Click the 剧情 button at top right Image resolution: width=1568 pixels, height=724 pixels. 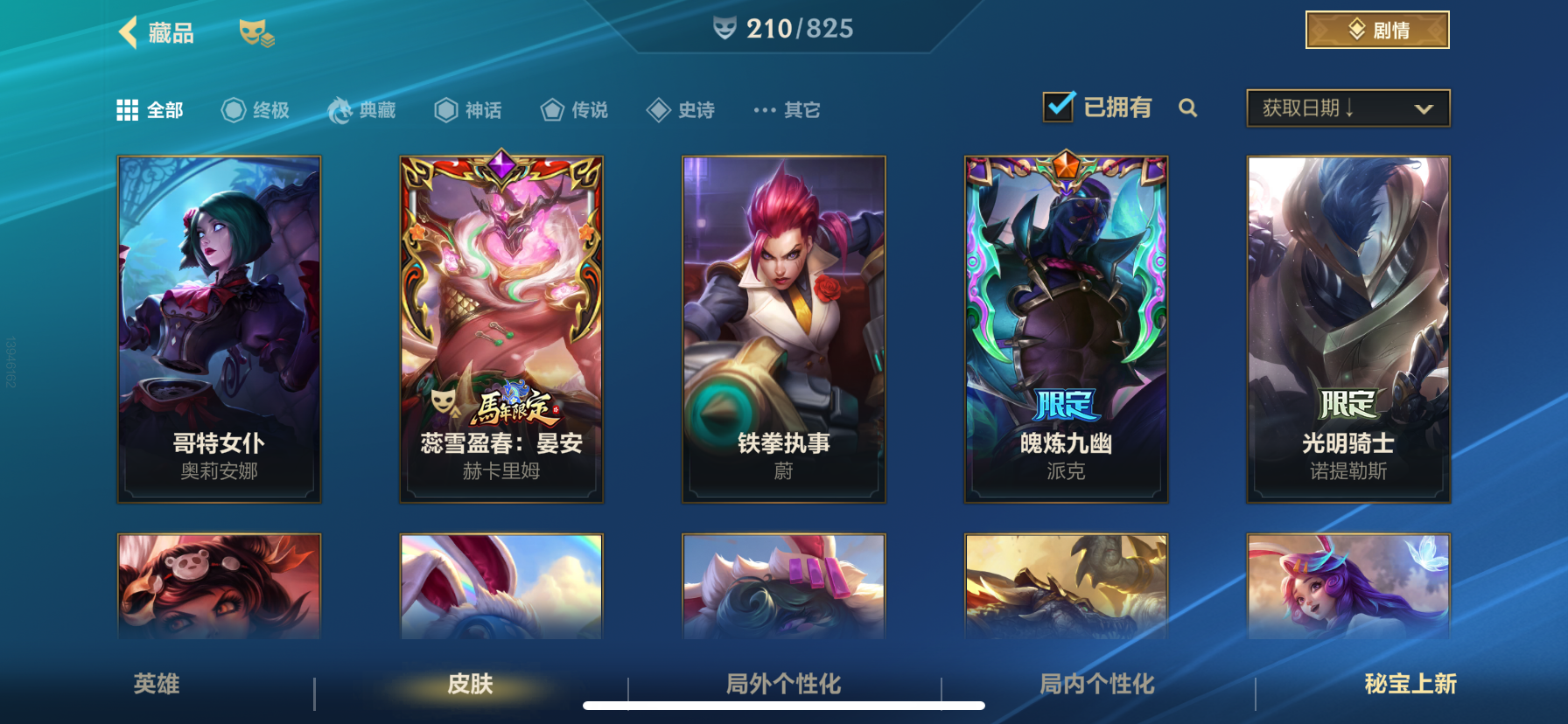click(x=1377, y=29)
